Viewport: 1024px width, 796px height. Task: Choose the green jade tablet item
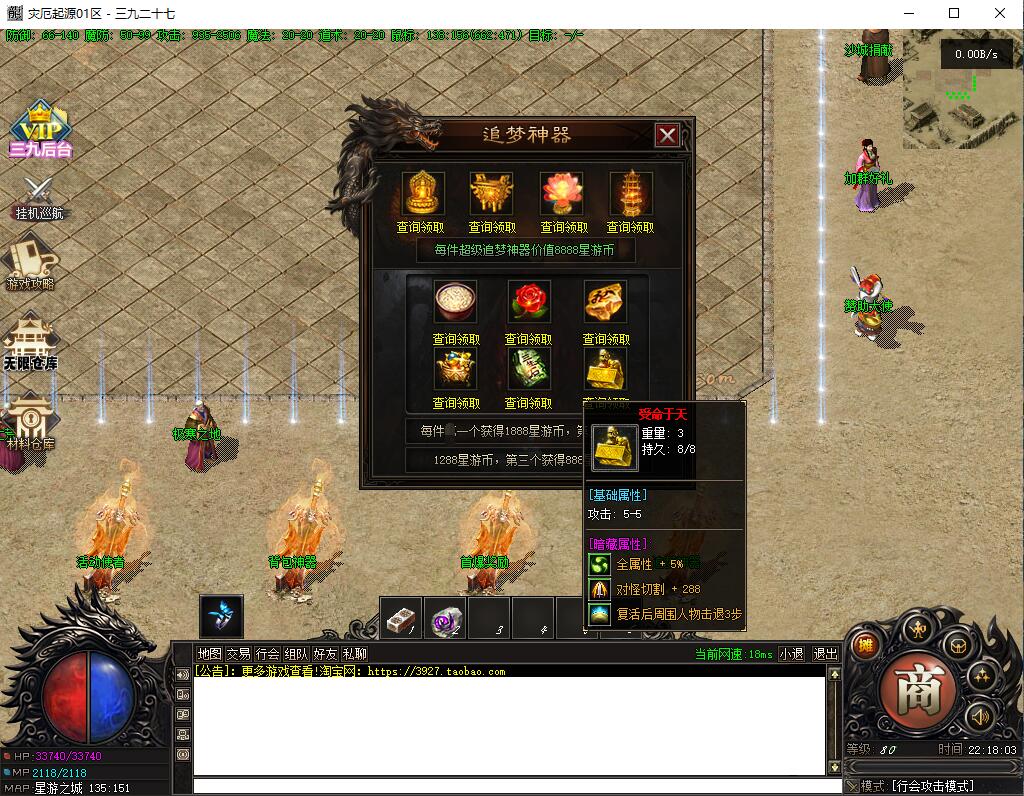(529, 368)
